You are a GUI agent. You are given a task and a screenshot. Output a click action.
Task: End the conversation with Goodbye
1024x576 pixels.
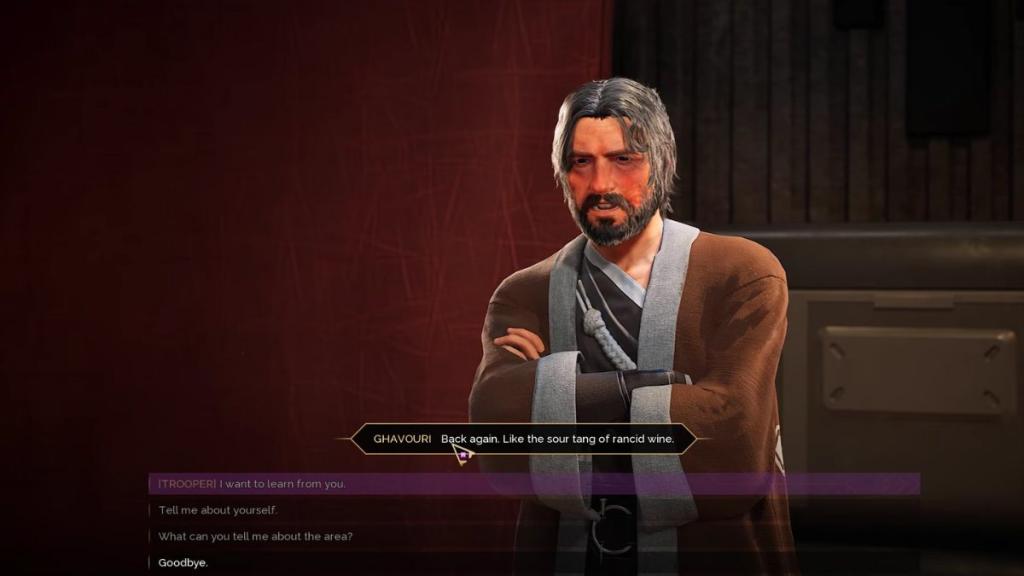tap(183, 563)
